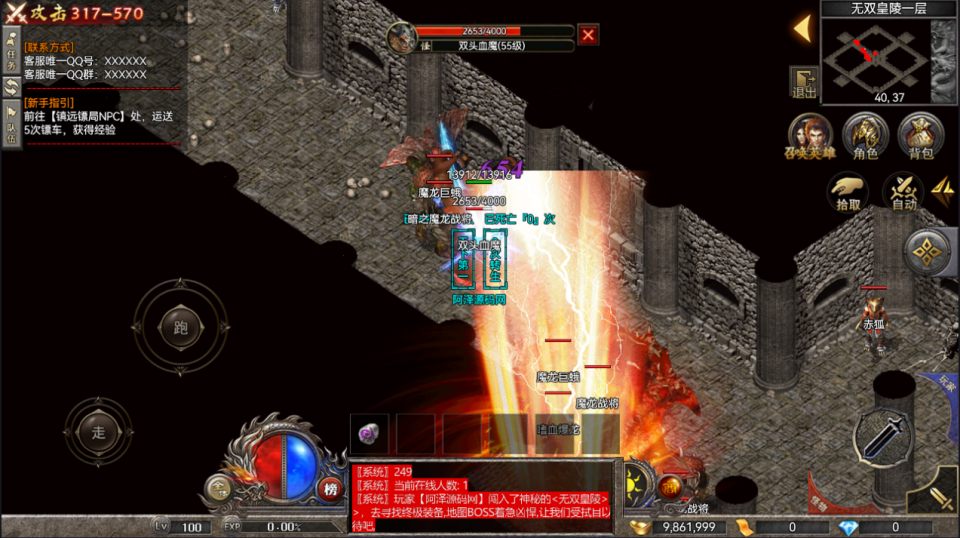Tap the 拾取 pickup button
Screen dimensions: 960x538
(849, 192)
